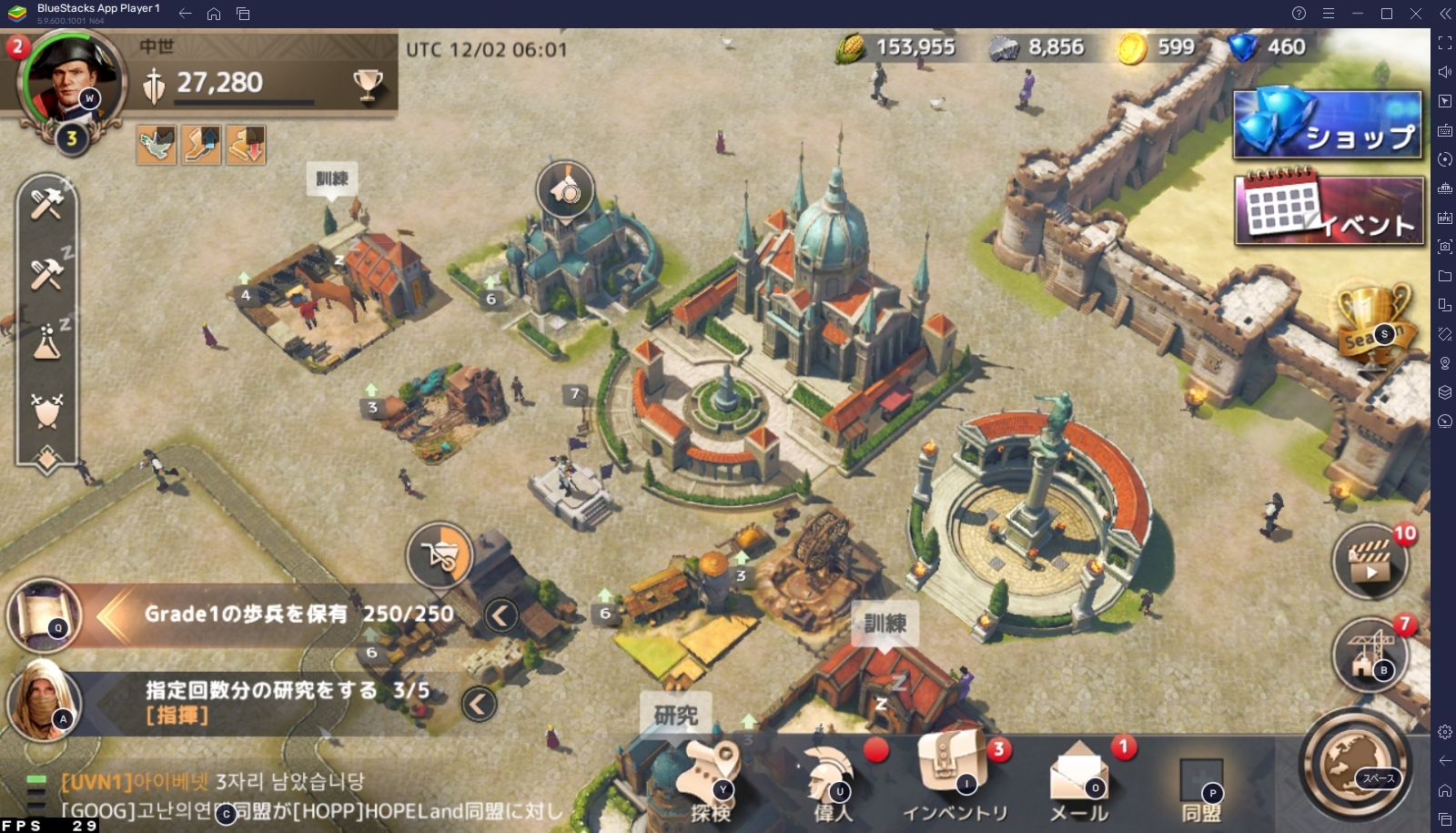The height and width of the screenshot is (833, 1456).
Task: Open the ショップ shop banner
Action: (1328, 125)
